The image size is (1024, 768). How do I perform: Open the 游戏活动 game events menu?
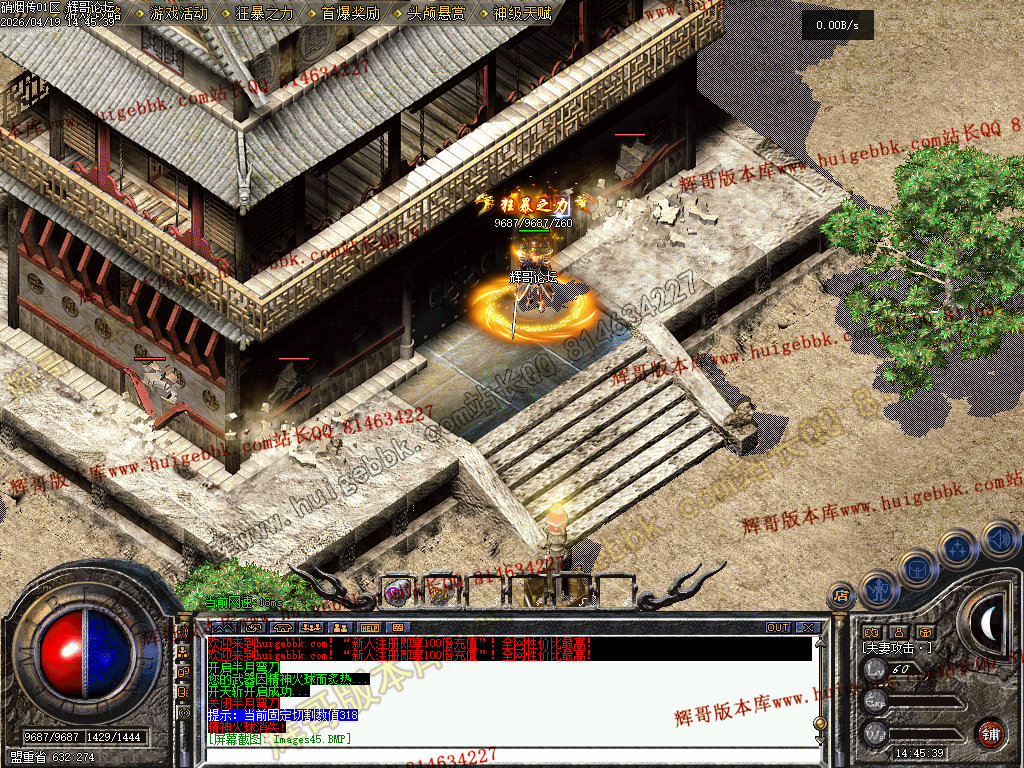tap(179, 13)
